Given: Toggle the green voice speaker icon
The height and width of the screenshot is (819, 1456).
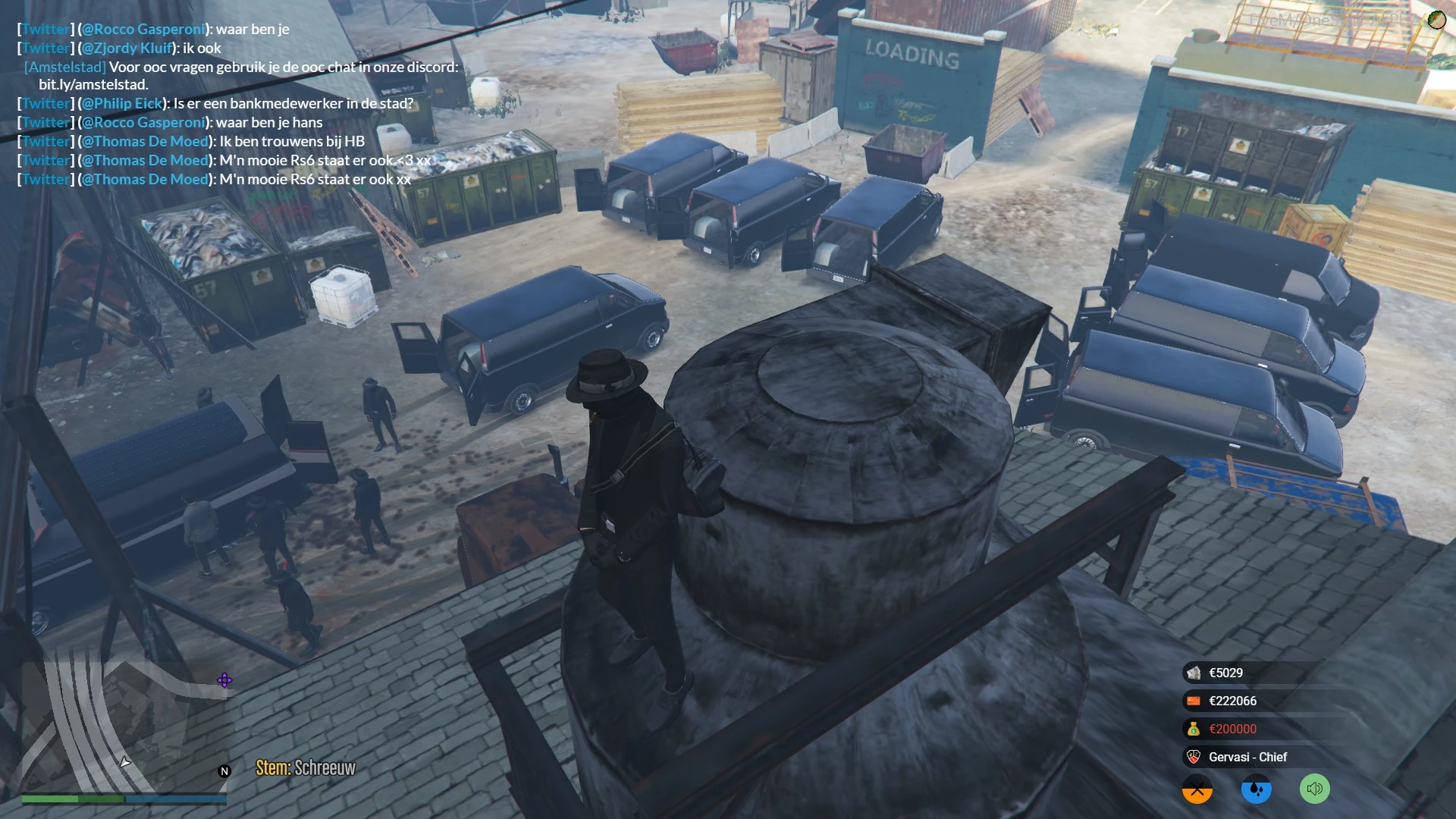Looking at the screenshot, I should pyautogui.click(x=1315, y=789).
